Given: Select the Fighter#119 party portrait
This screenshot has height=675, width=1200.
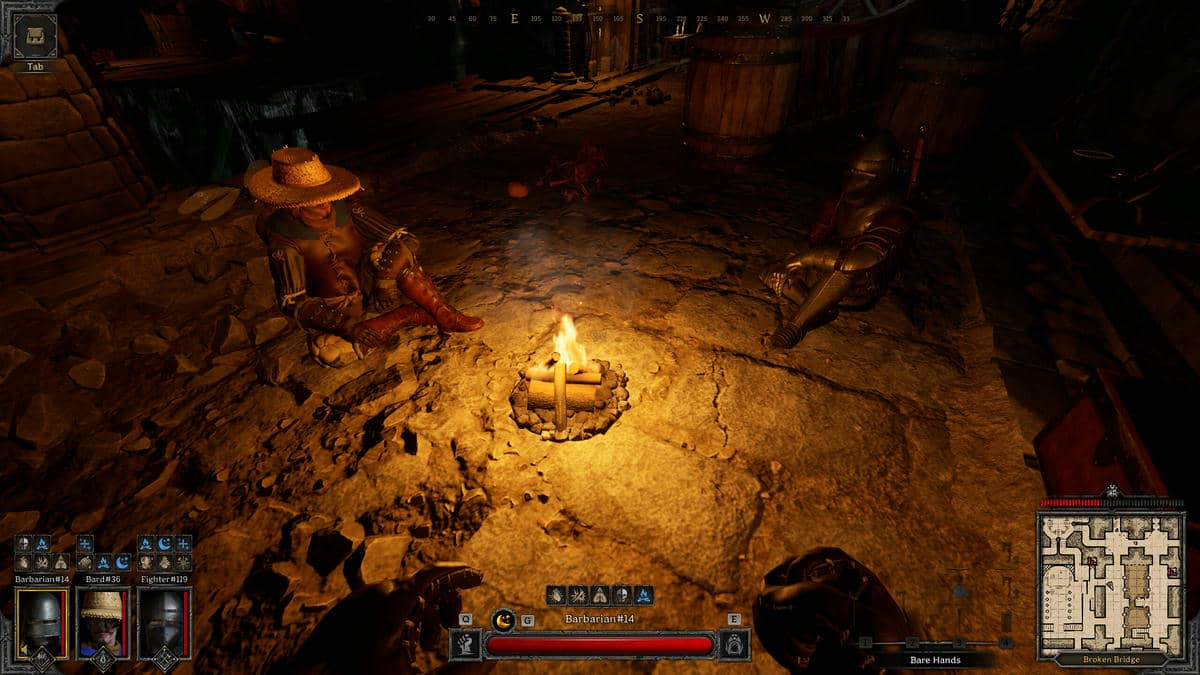Looking at the screenshot, I should click(x=164, y=623).
